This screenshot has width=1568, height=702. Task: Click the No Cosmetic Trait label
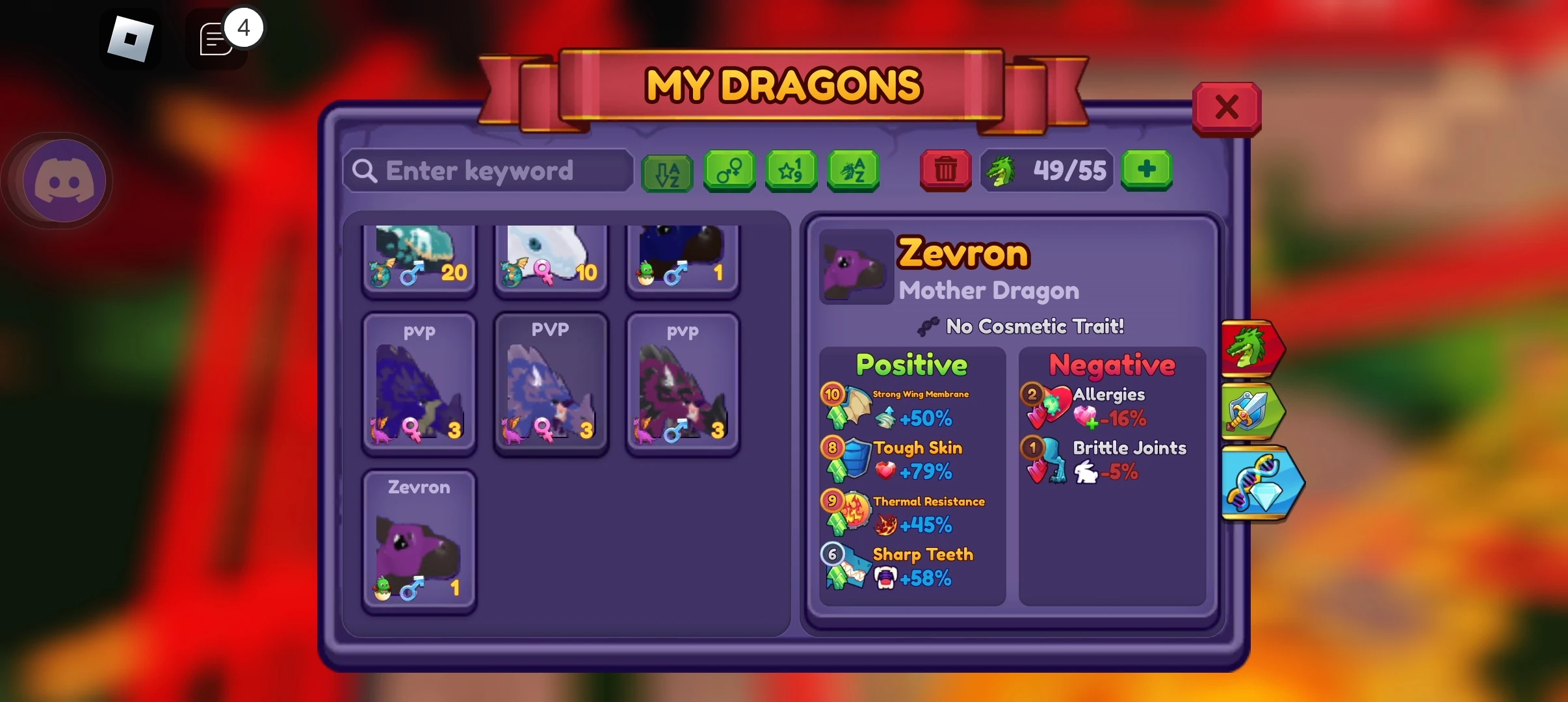click(x=1021, y=327)
